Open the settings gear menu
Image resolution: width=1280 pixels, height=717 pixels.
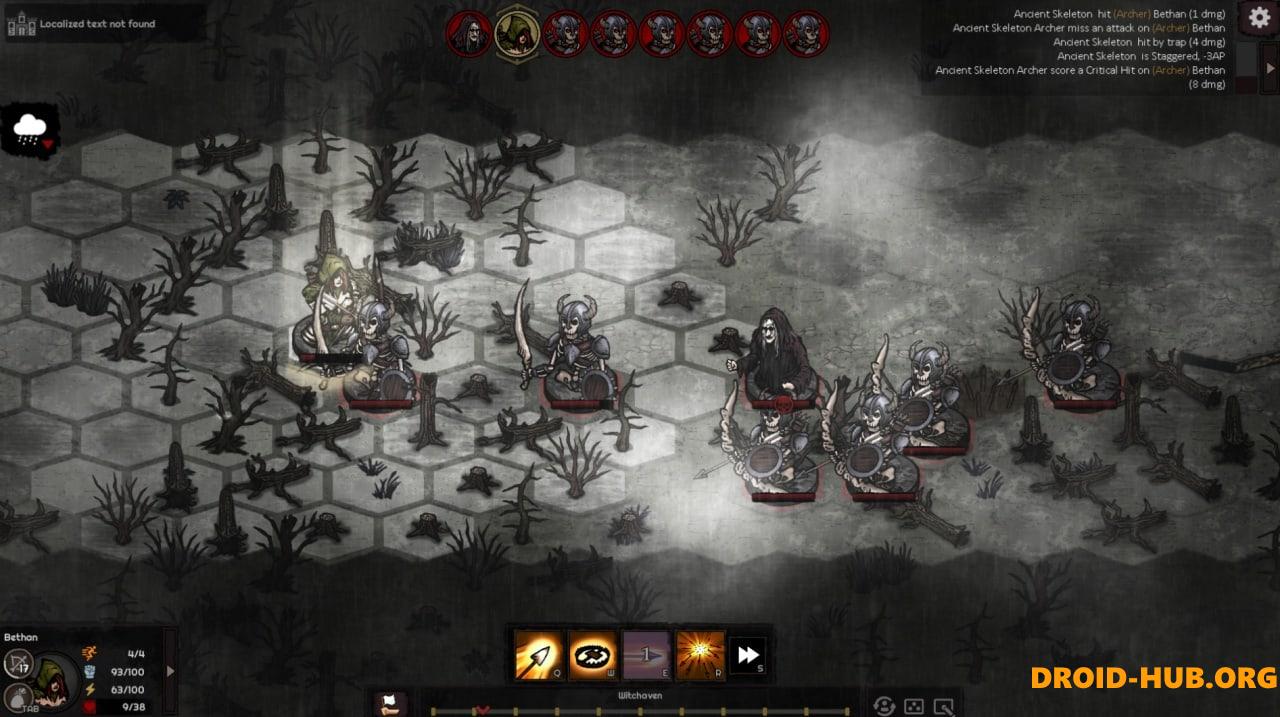1258,17
